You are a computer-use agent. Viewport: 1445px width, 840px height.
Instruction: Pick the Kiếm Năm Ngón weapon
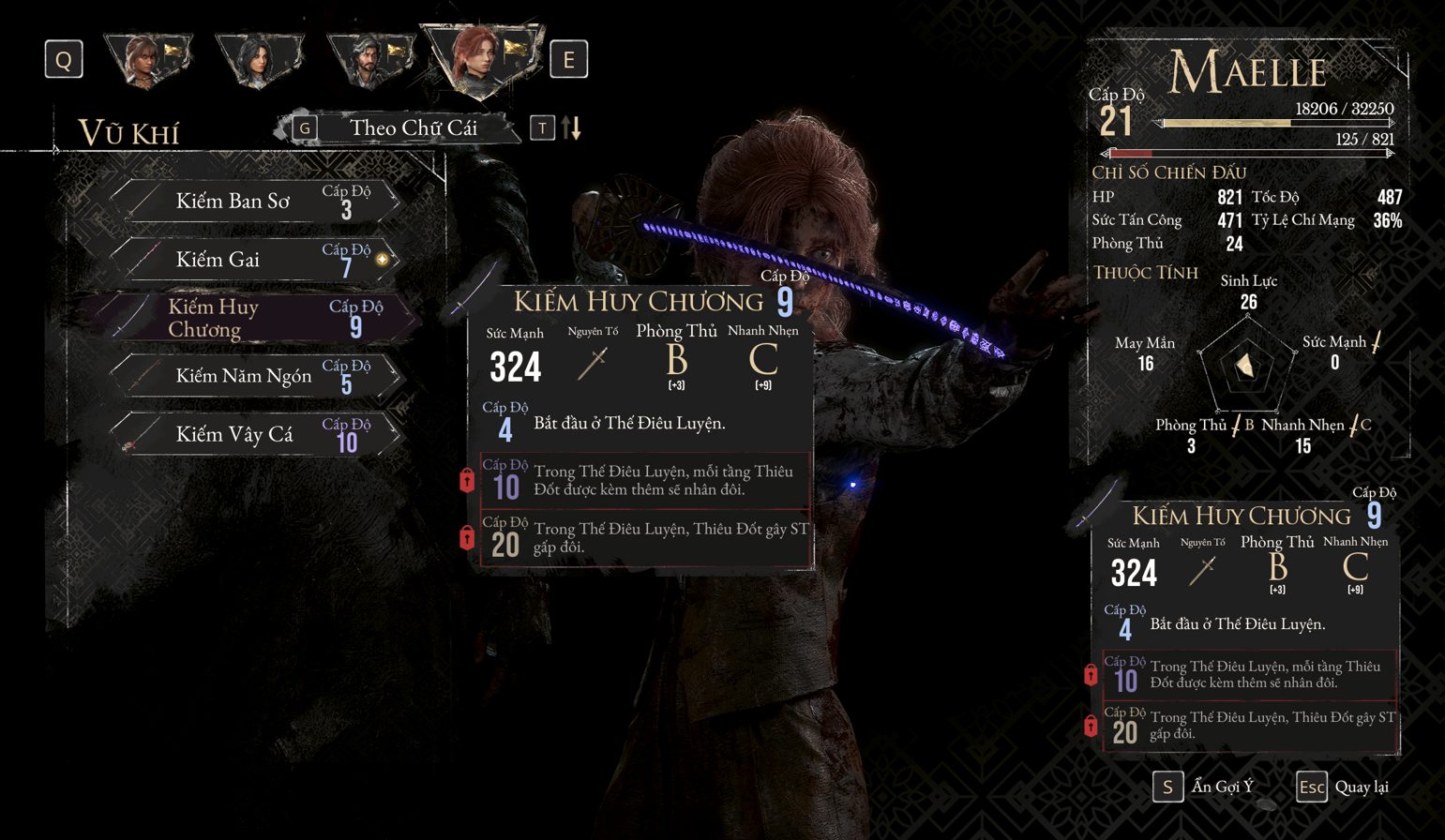(255, 376)
